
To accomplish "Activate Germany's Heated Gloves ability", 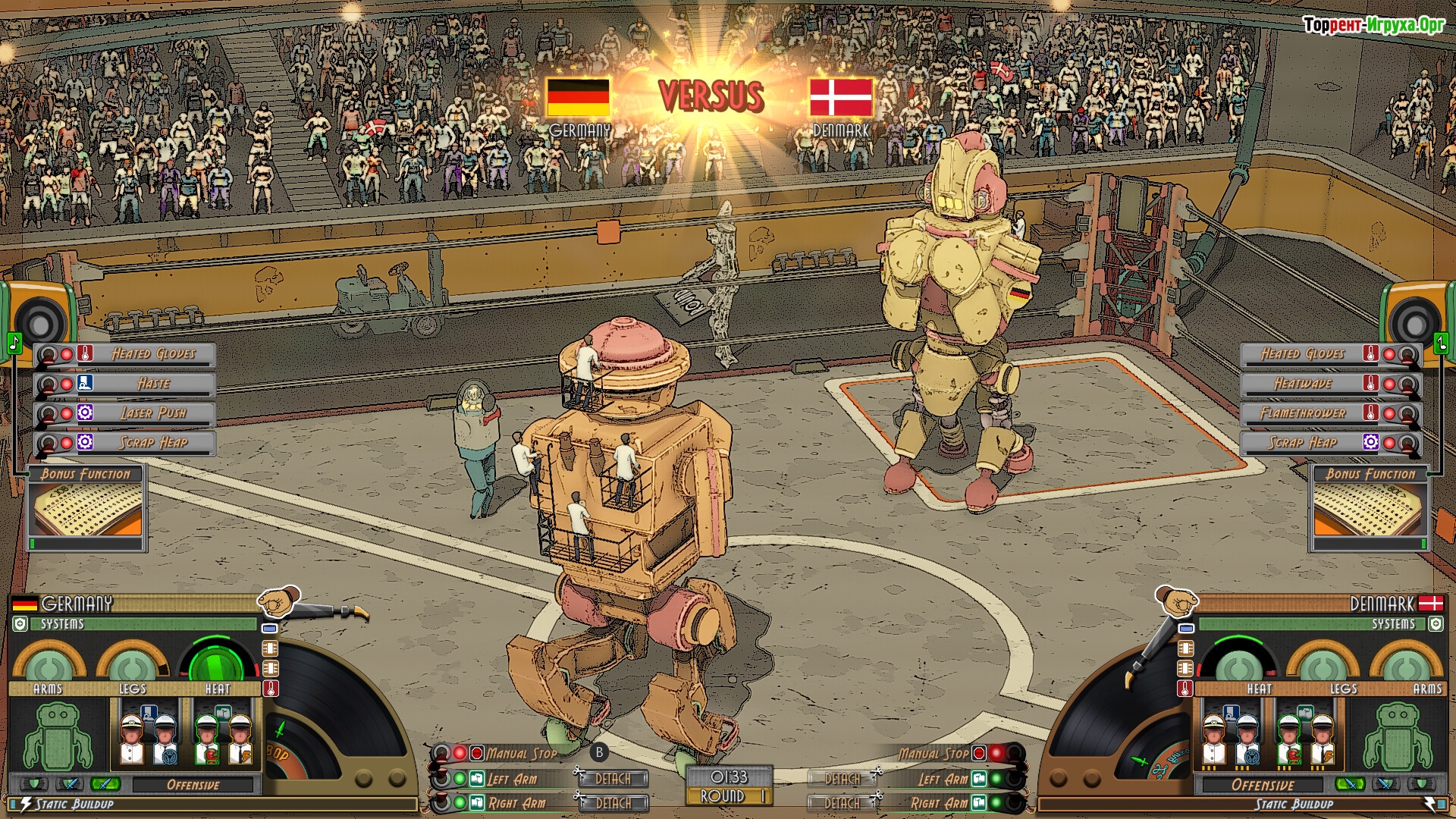I will pos(153,354).
